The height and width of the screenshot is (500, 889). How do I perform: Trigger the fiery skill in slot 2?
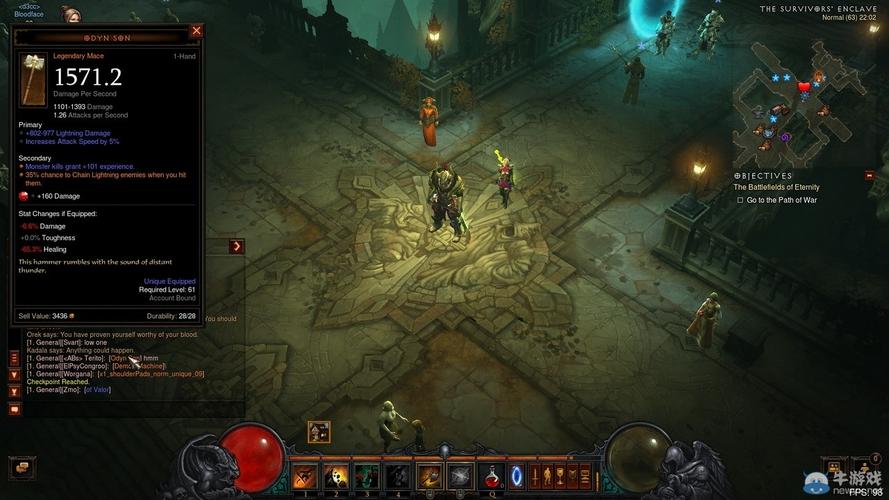[335, 476]
